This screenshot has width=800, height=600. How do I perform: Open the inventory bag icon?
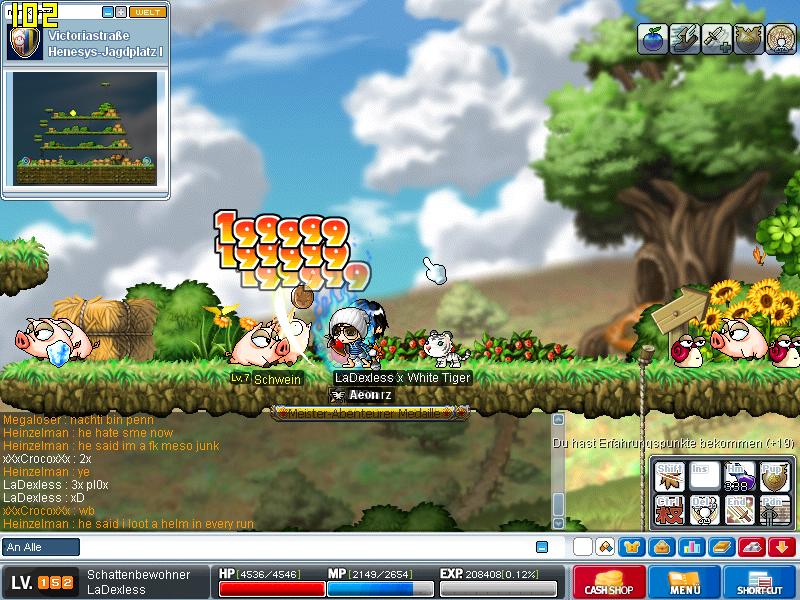(x=660, y=547)
